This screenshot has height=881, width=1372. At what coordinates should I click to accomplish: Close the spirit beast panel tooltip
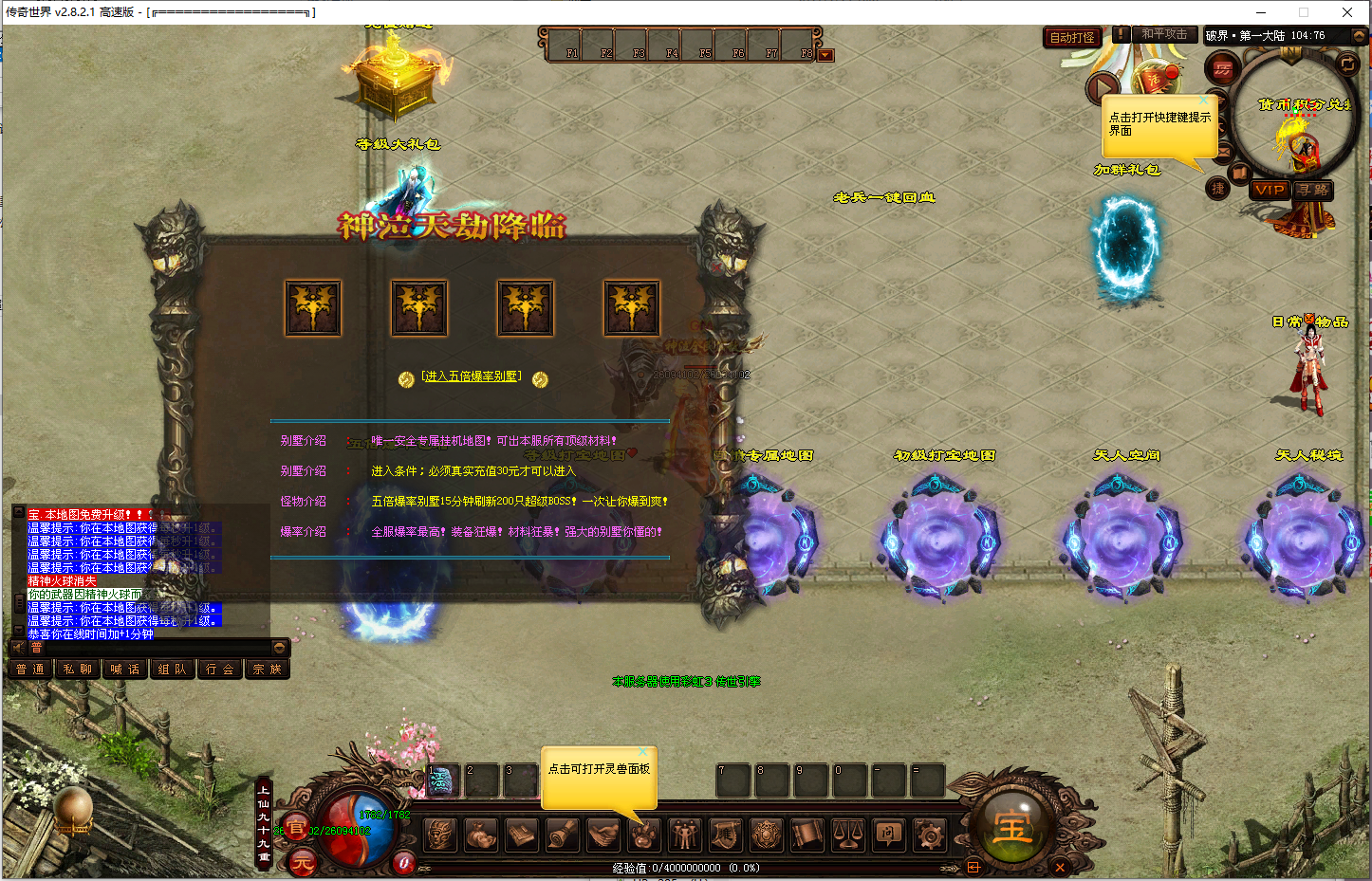(x=642, y=752)
